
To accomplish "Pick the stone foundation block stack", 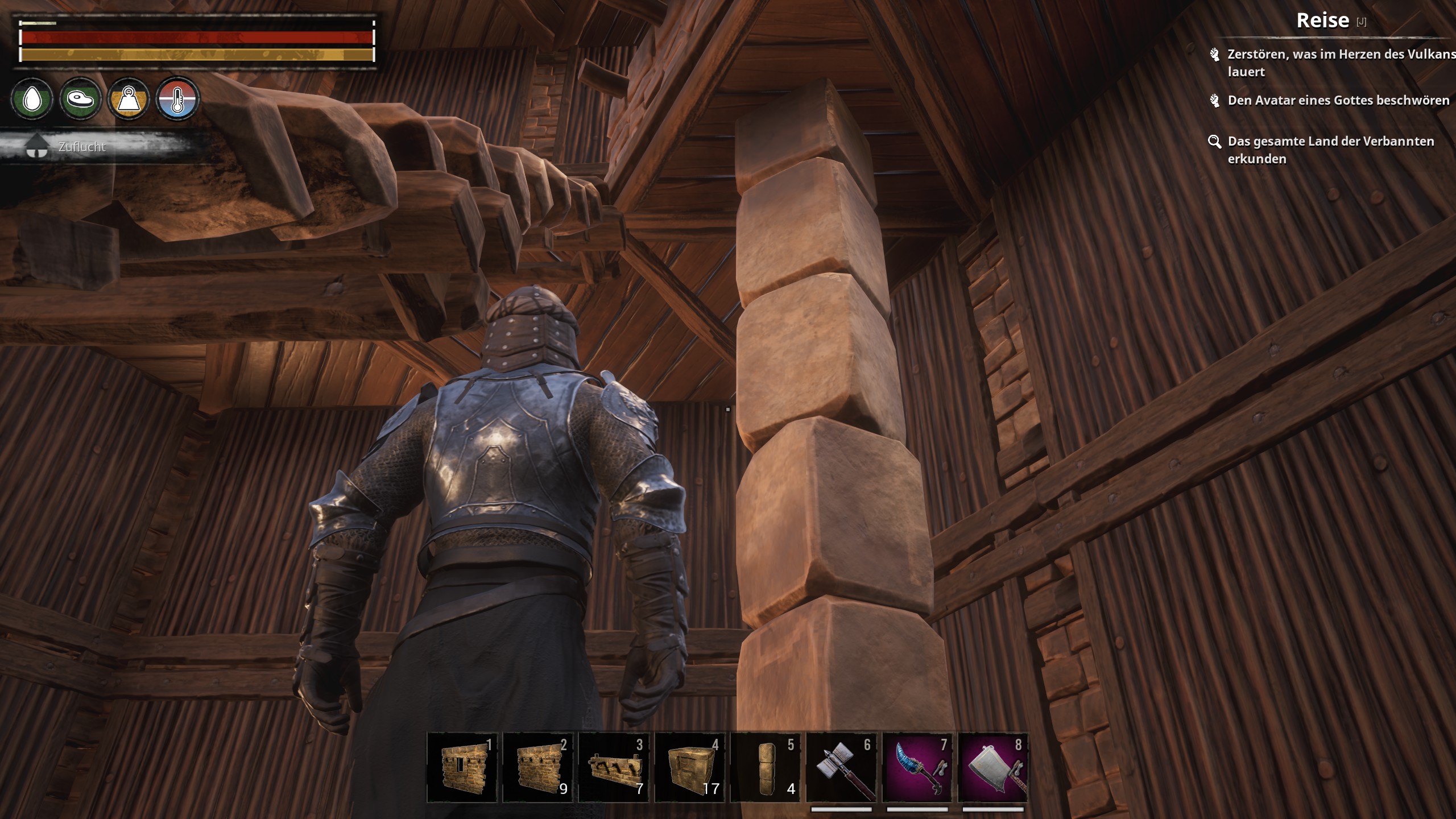I will (689, 768).
